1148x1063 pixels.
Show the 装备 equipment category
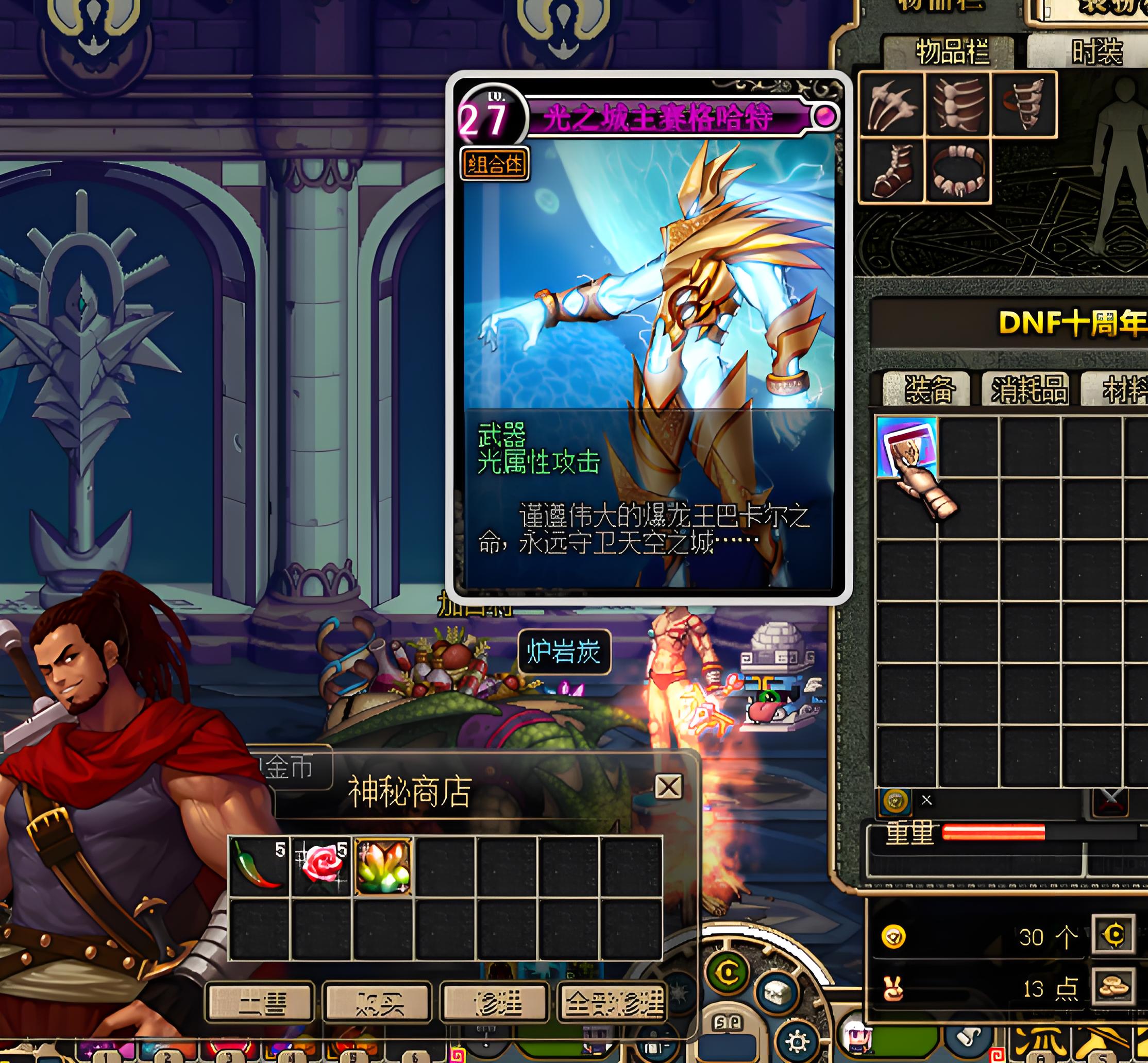(928, 389)
